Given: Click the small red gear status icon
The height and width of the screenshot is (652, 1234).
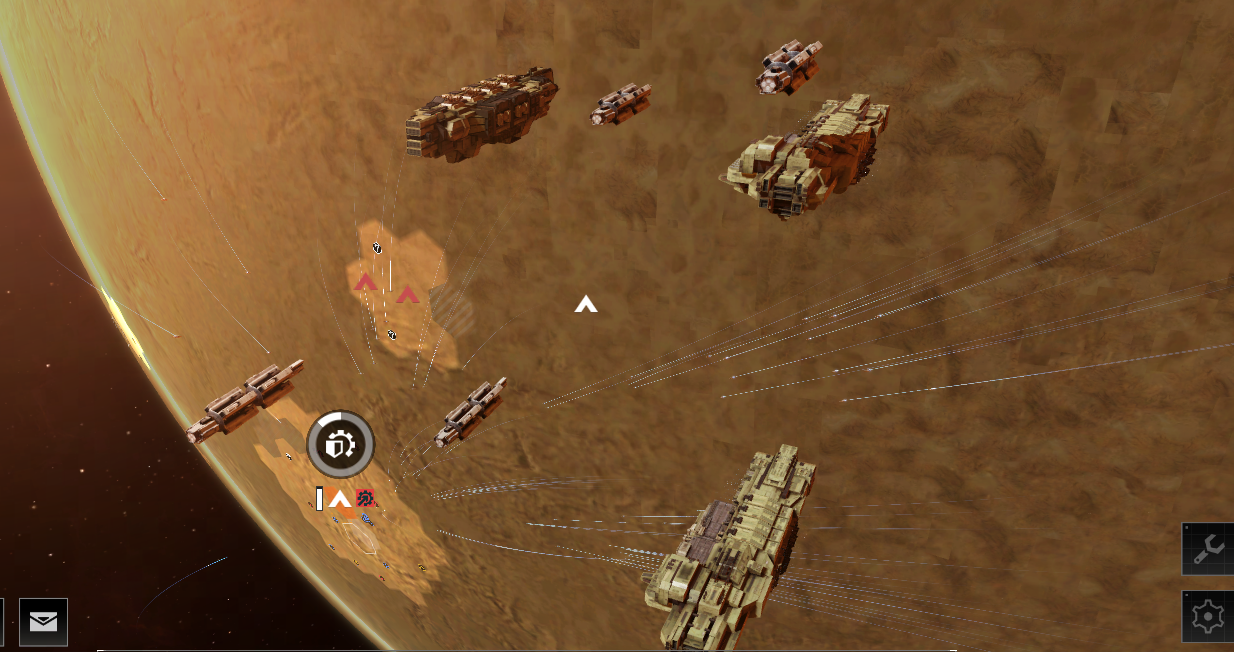Looking at the screenshot, I should point(365,498).
